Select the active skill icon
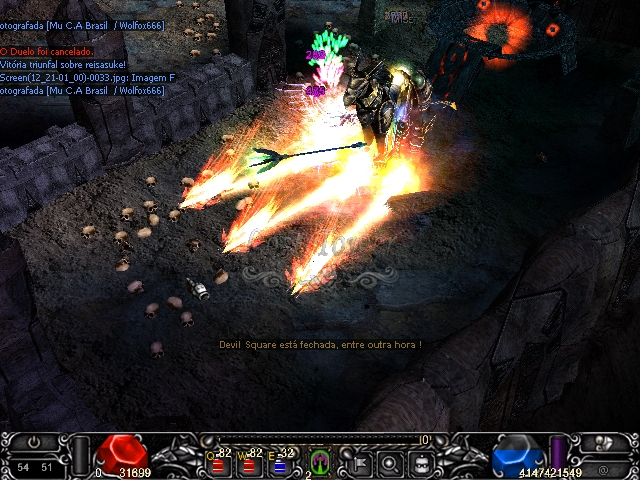 pos(320,462)
